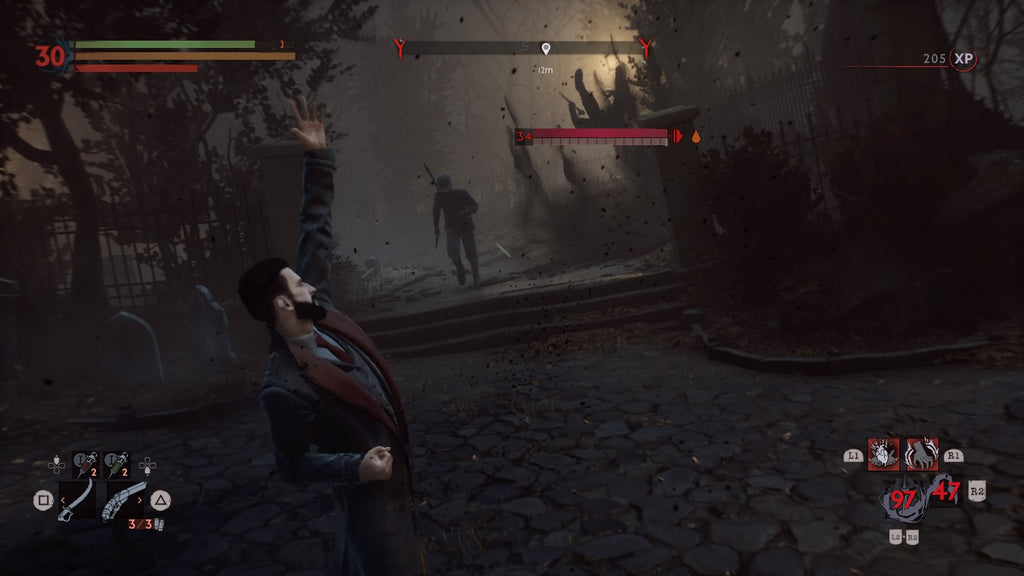
Task: Use the green serum syringe
Action: 118,463
